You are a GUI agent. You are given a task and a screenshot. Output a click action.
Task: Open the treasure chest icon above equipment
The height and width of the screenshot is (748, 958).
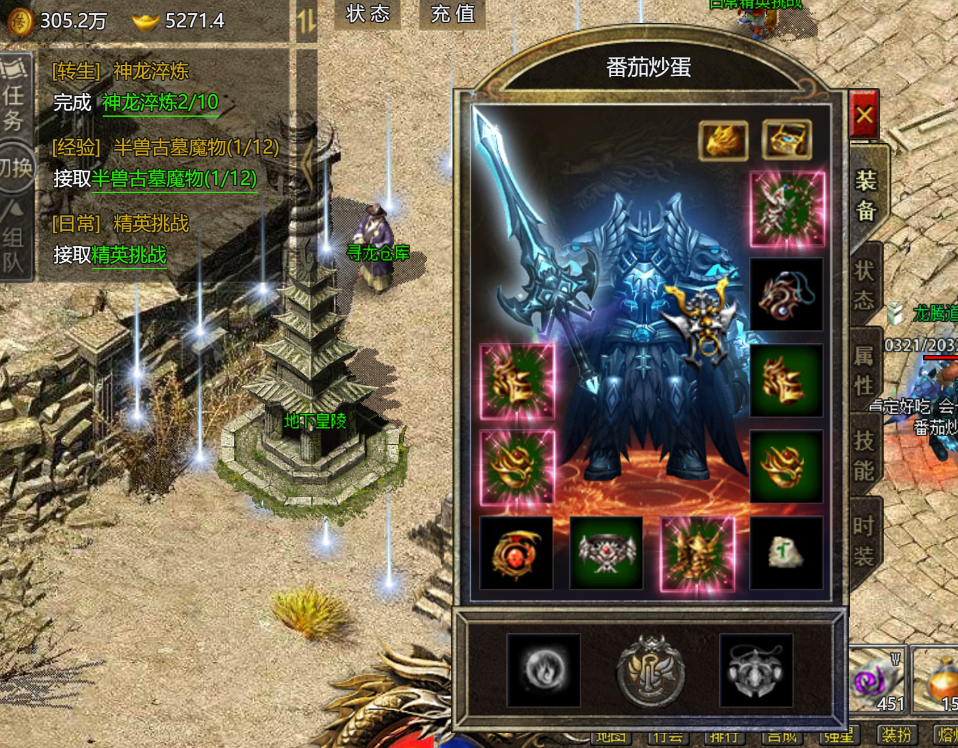[787, 141]
